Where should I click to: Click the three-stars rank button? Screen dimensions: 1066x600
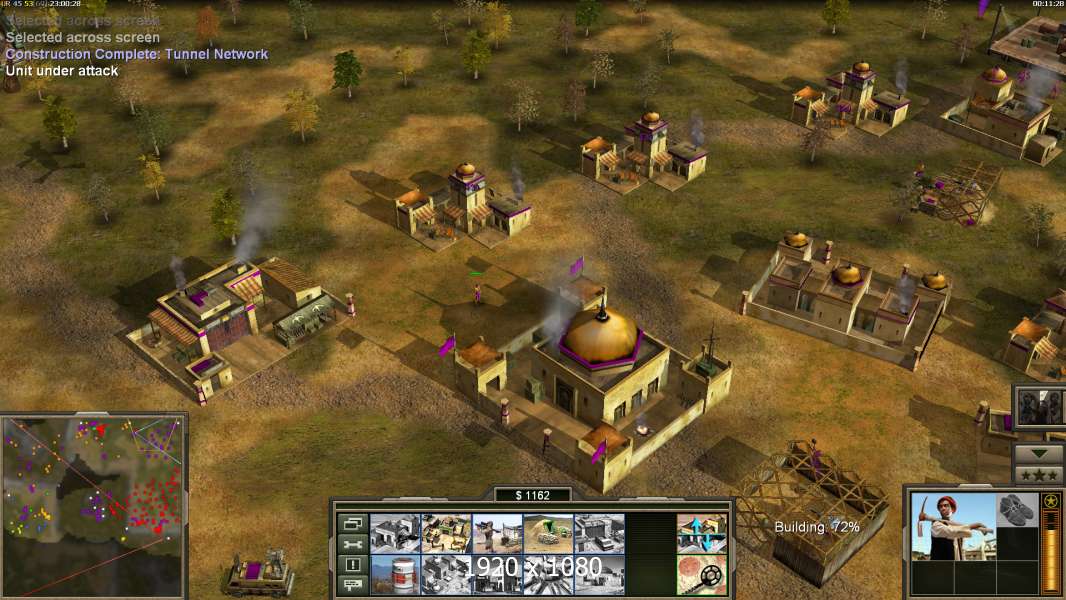pyautogui.click(x=1038, y=474)
